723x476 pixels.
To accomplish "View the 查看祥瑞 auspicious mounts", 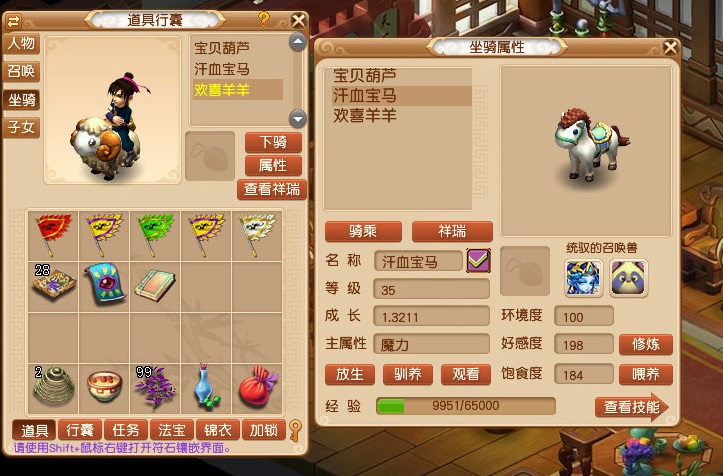I will (x=272, y=189).
